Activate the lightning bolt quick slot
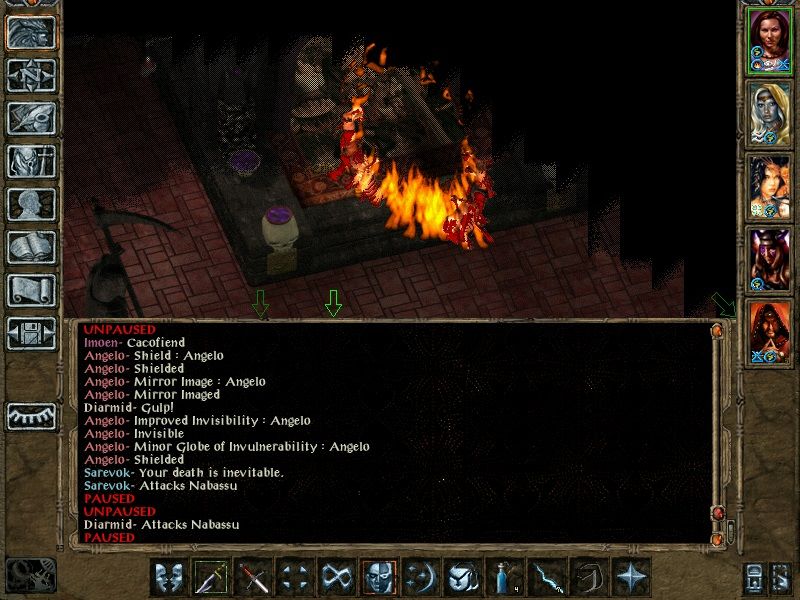Image resolution: width=800 pixels, height=600 pixels. [547, 578]
